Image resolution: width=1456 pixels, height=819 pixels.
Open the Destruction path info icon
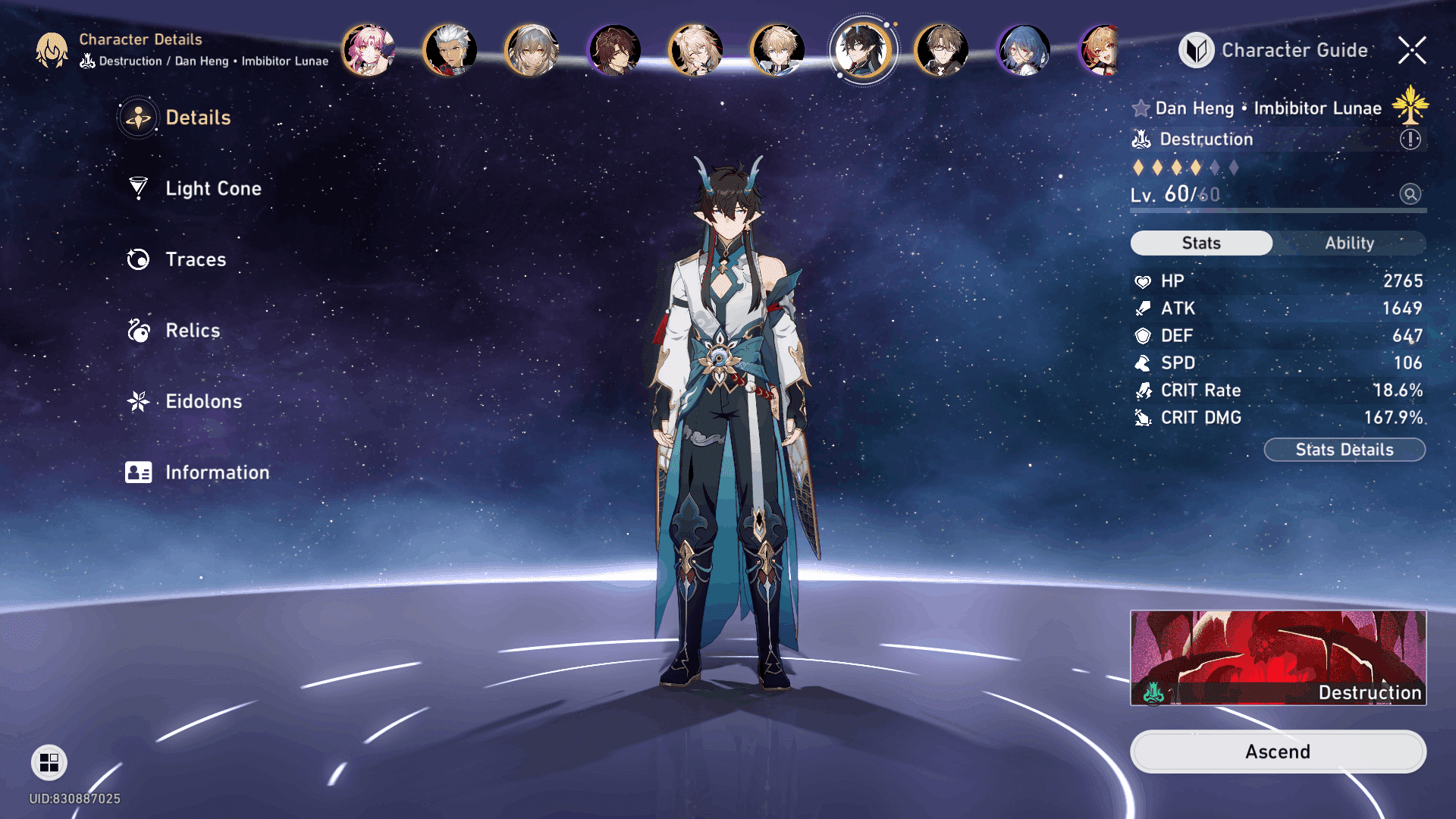click(x=1410, y=140)
